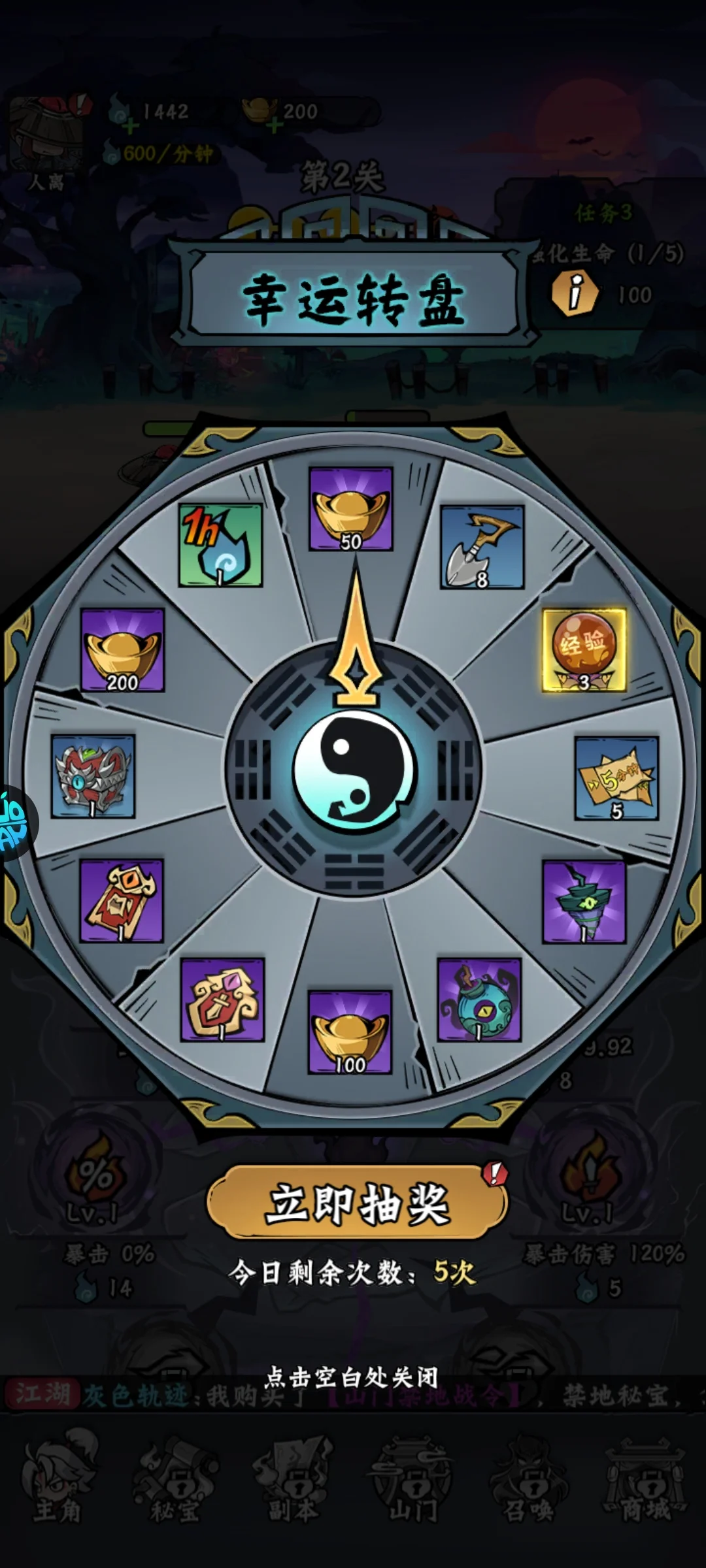Select the 50 gold ingot prize
This screenshot has width=706, height=1568.
[351, 509]
